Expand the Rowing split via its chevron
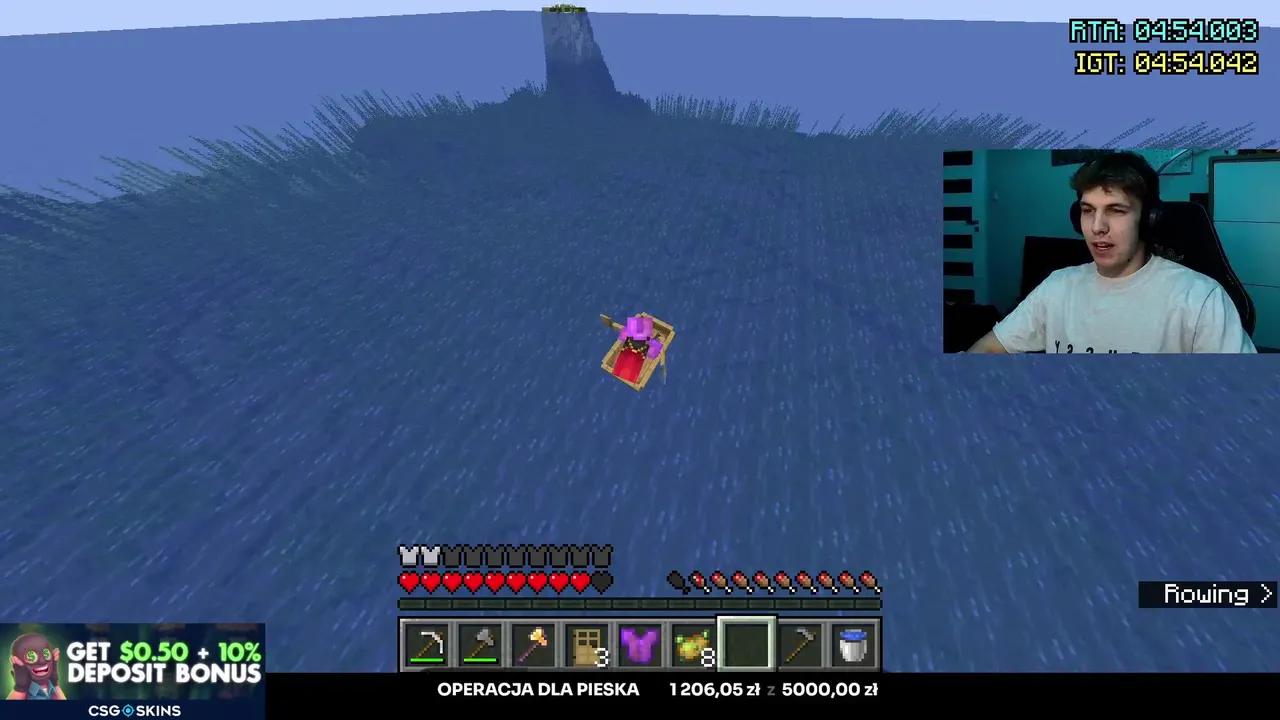 [1266, 594]
